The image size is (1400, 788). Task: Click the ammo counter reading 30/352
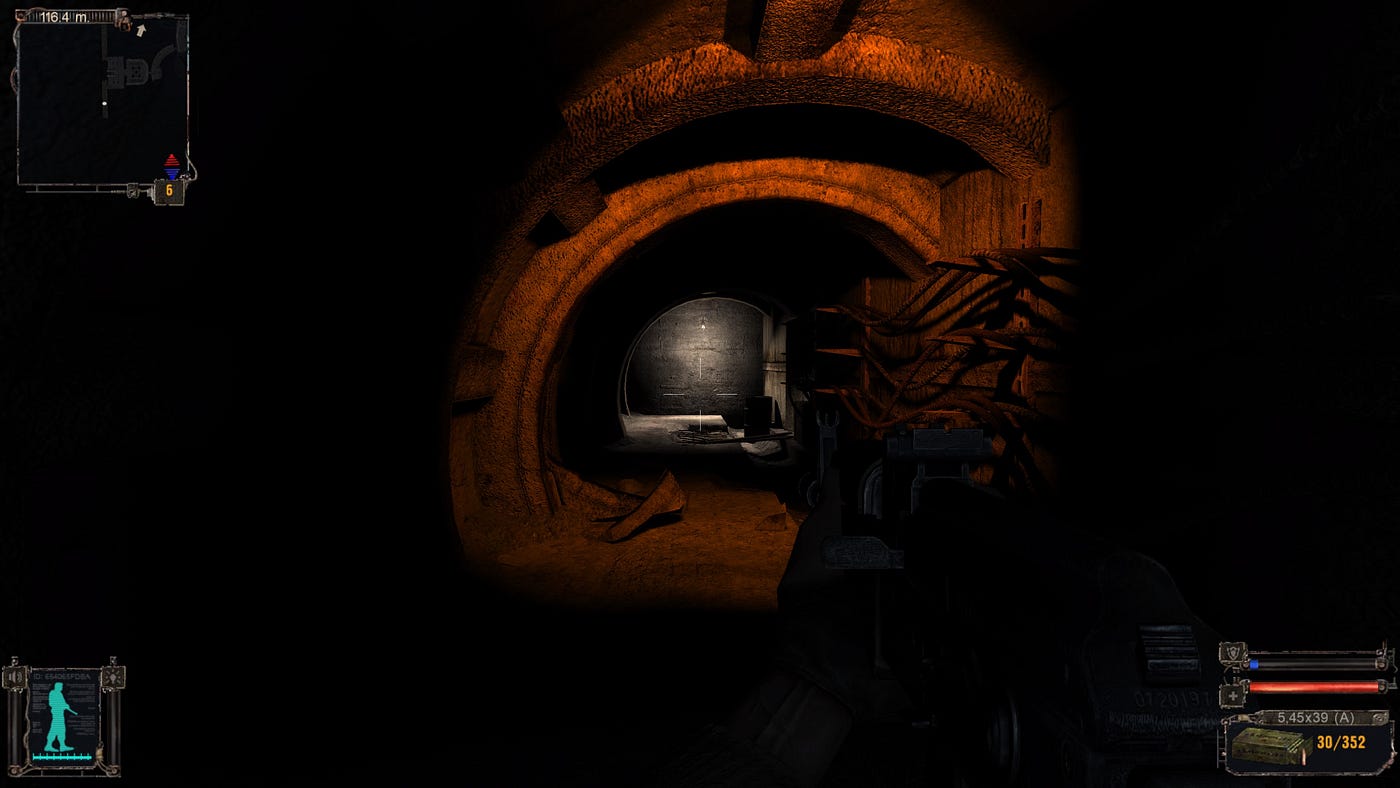pos(1341,741)
